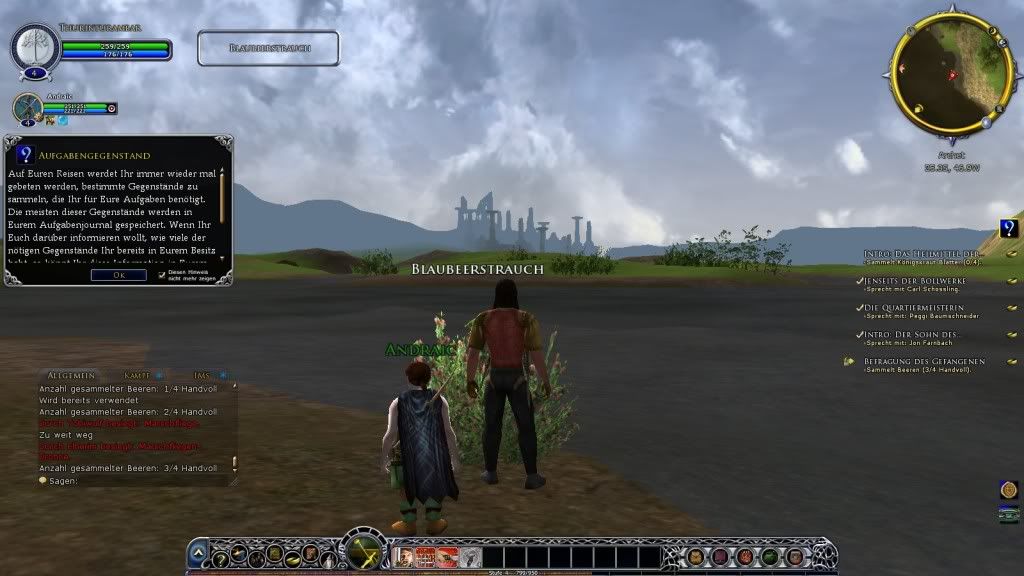Viewport: 1024px width, 576px height.
Task: Open the blue question mark hint icon
Action: coord(1009,229)
